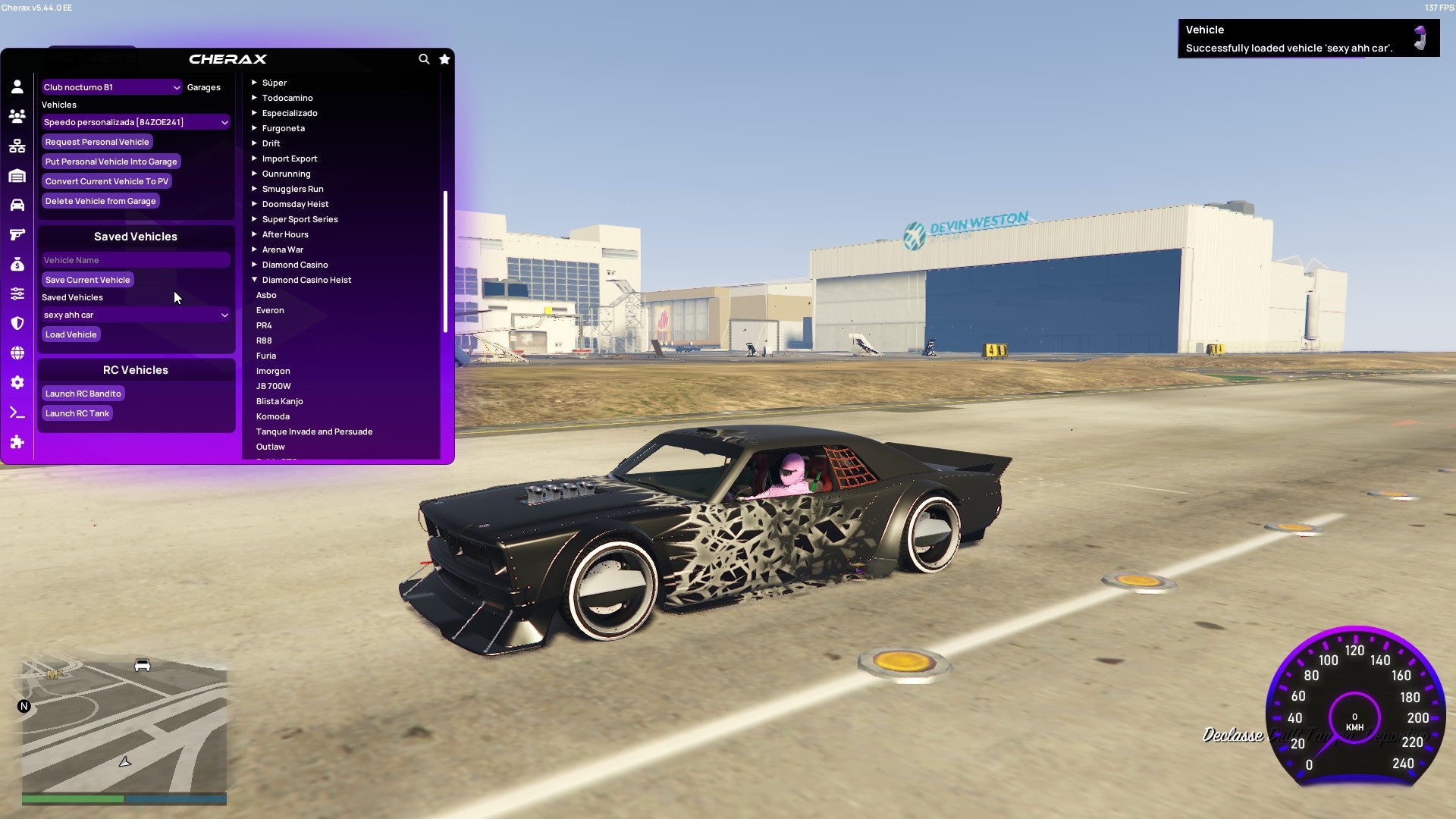
Task: Select the globe icon in the sidebar
Action: [x=17, y=353]
